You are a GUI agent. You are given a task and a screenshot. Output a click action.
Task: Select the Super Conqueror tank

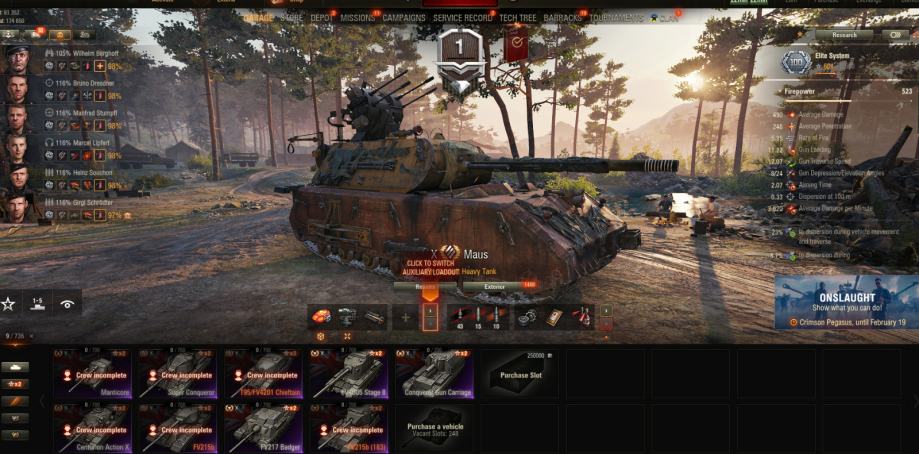click(x=177, y=373)
